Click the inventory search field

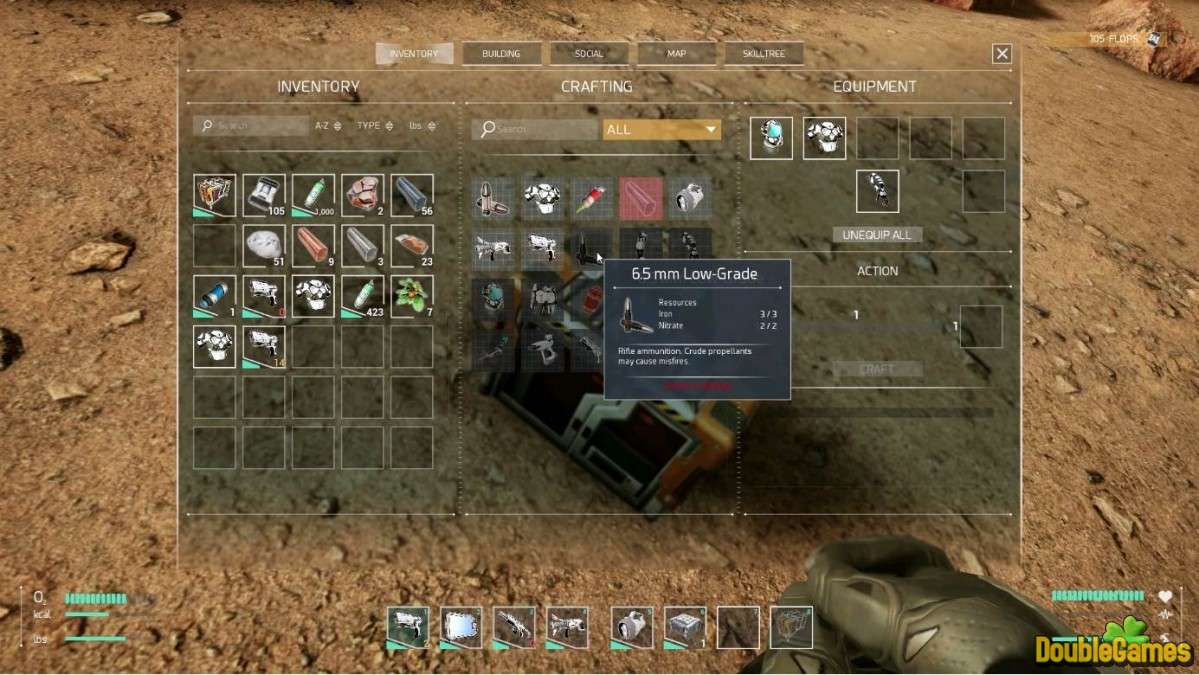tap(252, 126)
